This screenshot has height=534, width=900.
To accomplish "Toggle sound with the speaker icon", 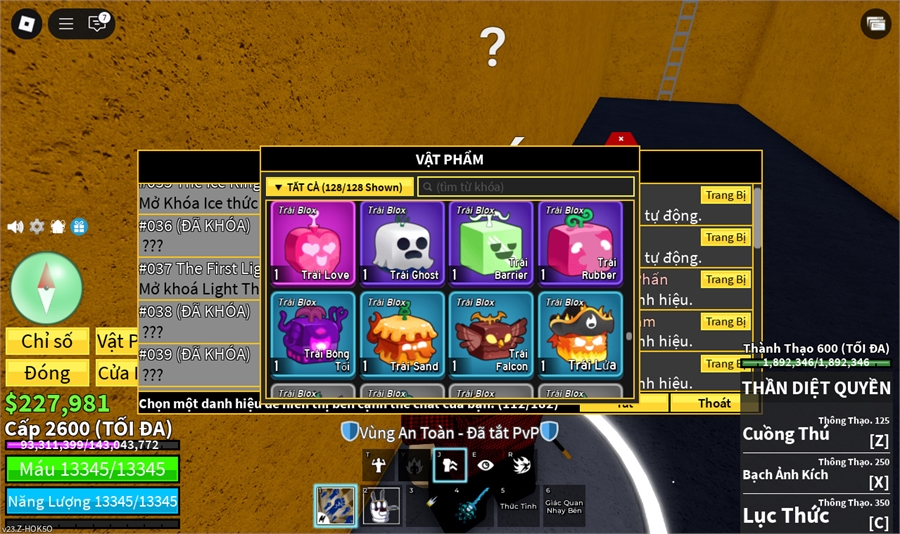I will [15, 227].
